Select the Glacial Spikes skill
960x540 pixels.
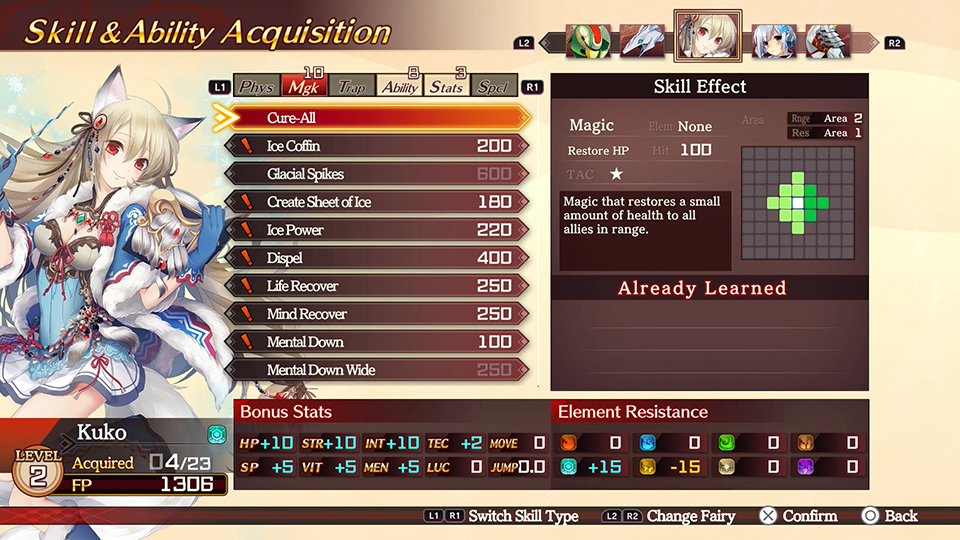[x=375, y=174]
